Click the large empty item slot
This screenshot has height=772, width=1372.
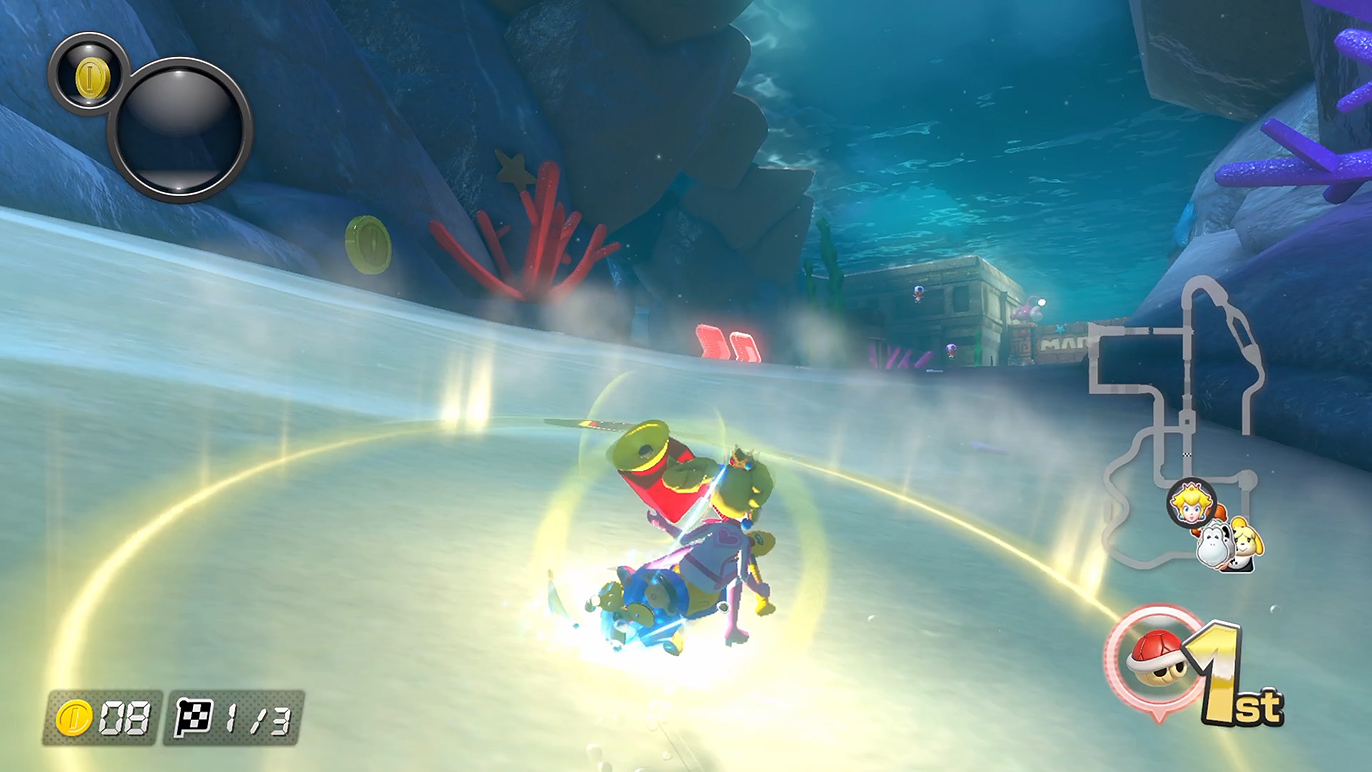tap(180, 130)
